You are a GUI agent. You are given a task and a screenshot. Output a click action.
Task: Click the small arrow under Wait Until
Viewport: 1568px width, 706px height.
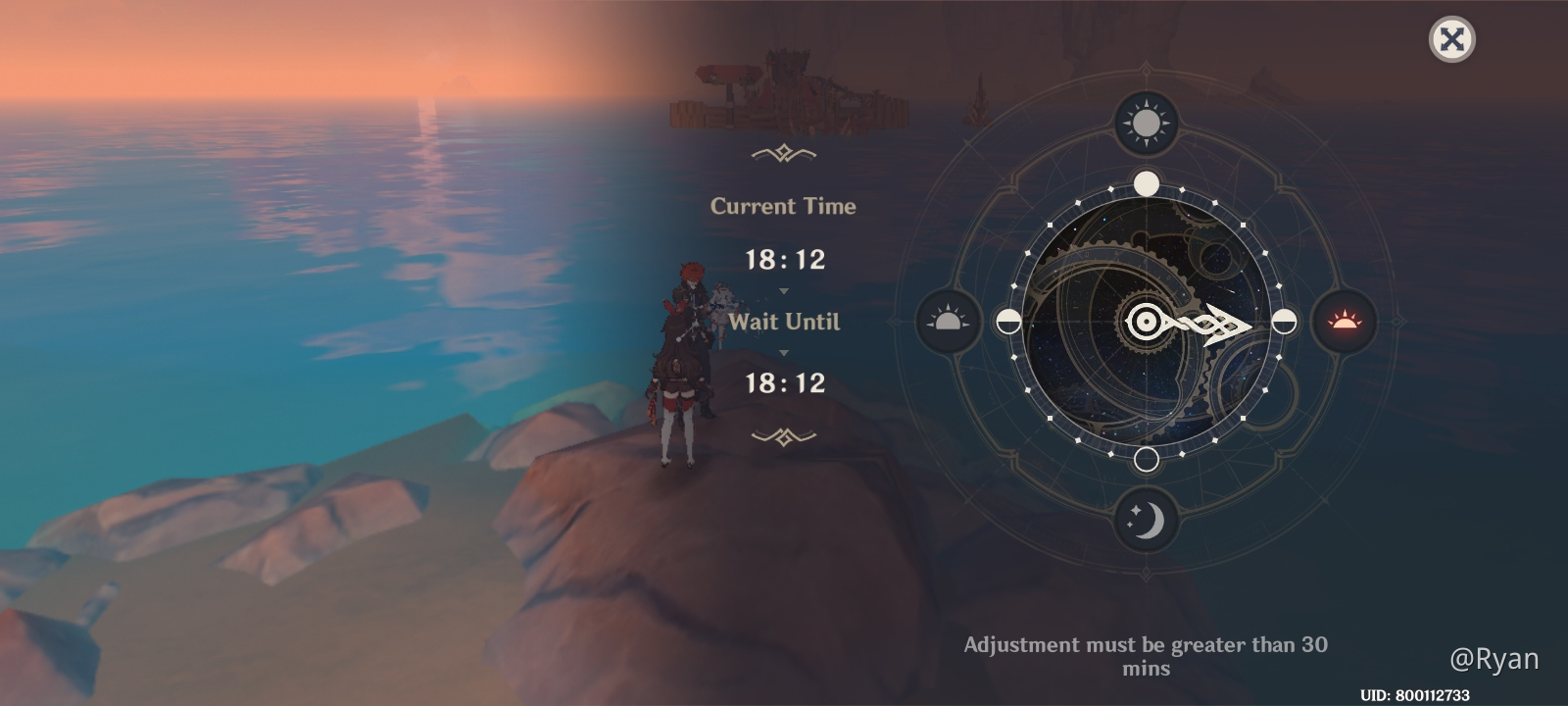coord(784,351)
